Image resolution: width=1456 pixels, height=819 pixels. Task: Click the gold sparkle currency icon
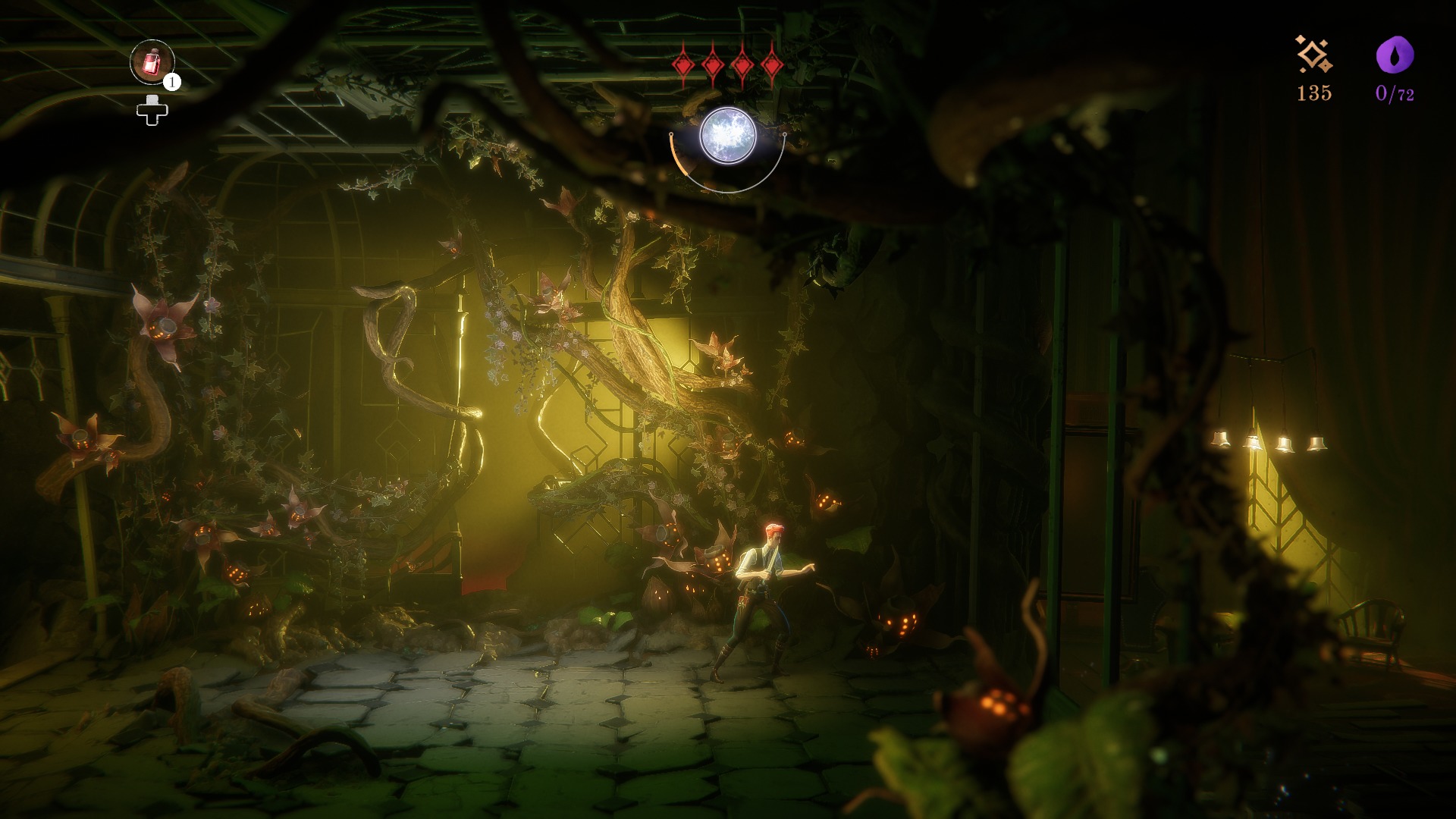coord(1313,55)
